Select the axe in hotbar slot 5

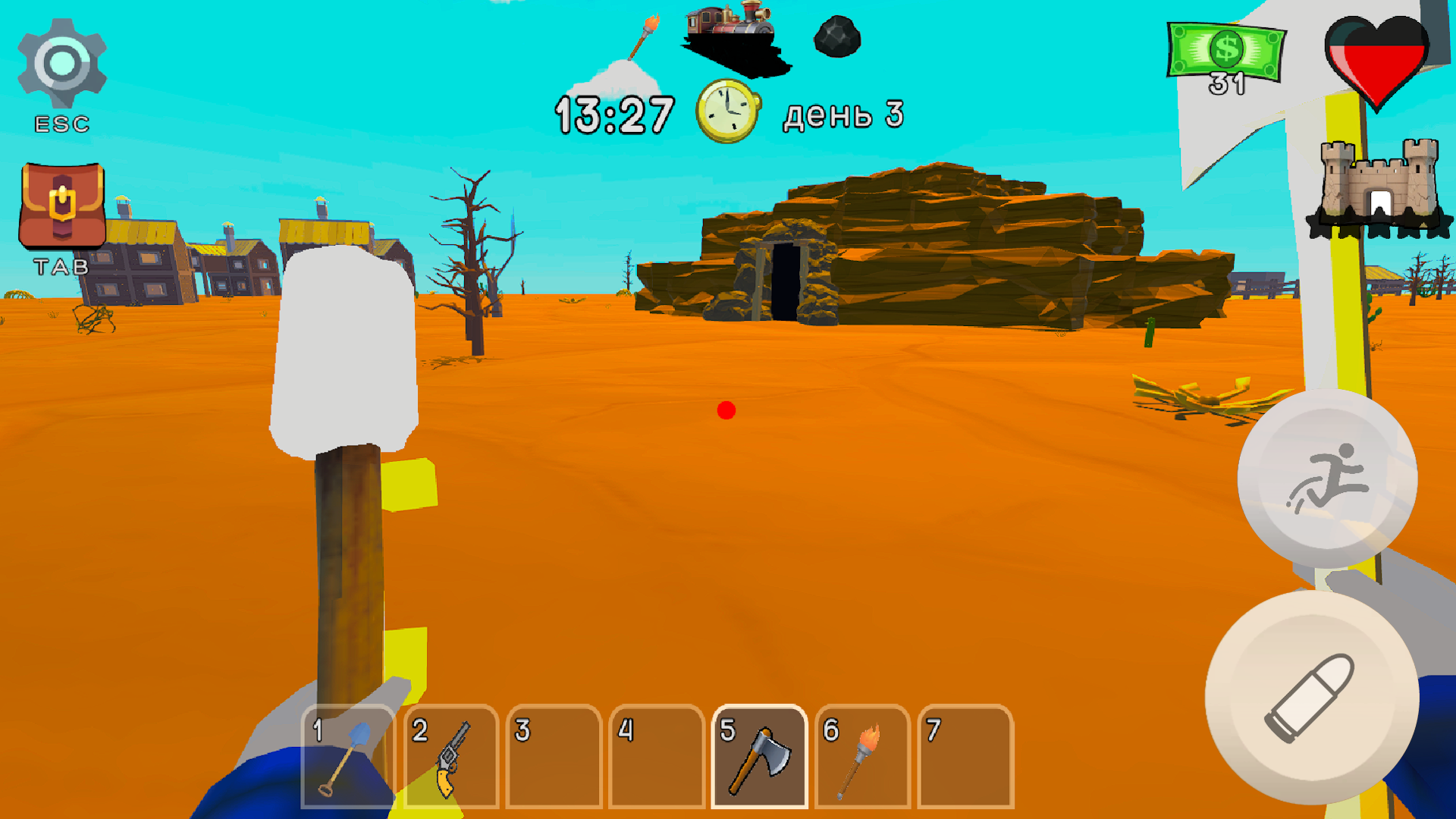point(758,758)
